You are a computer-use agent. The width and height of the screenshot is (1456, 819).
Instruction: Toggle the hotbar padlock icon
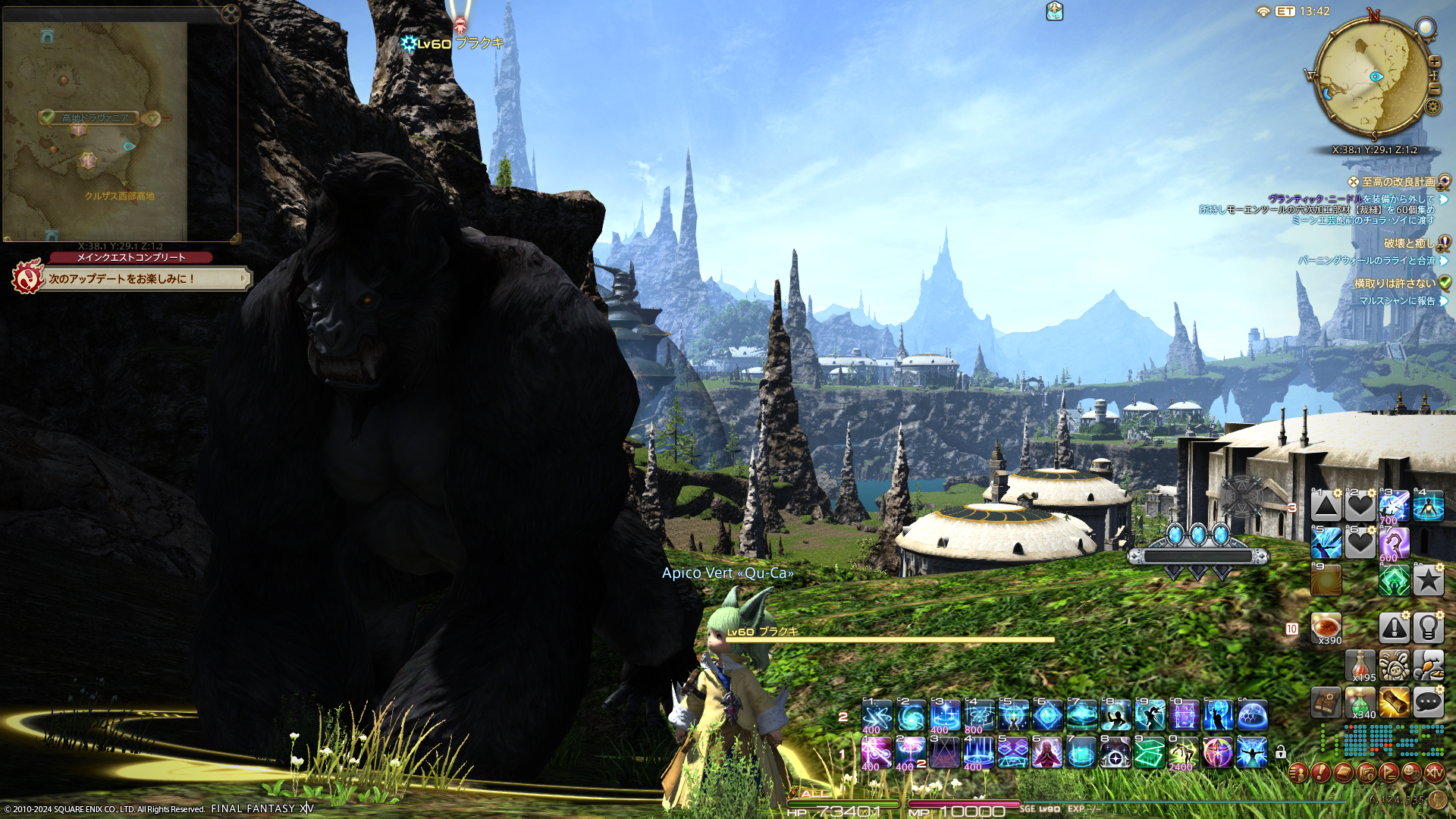click(1281, 752)
